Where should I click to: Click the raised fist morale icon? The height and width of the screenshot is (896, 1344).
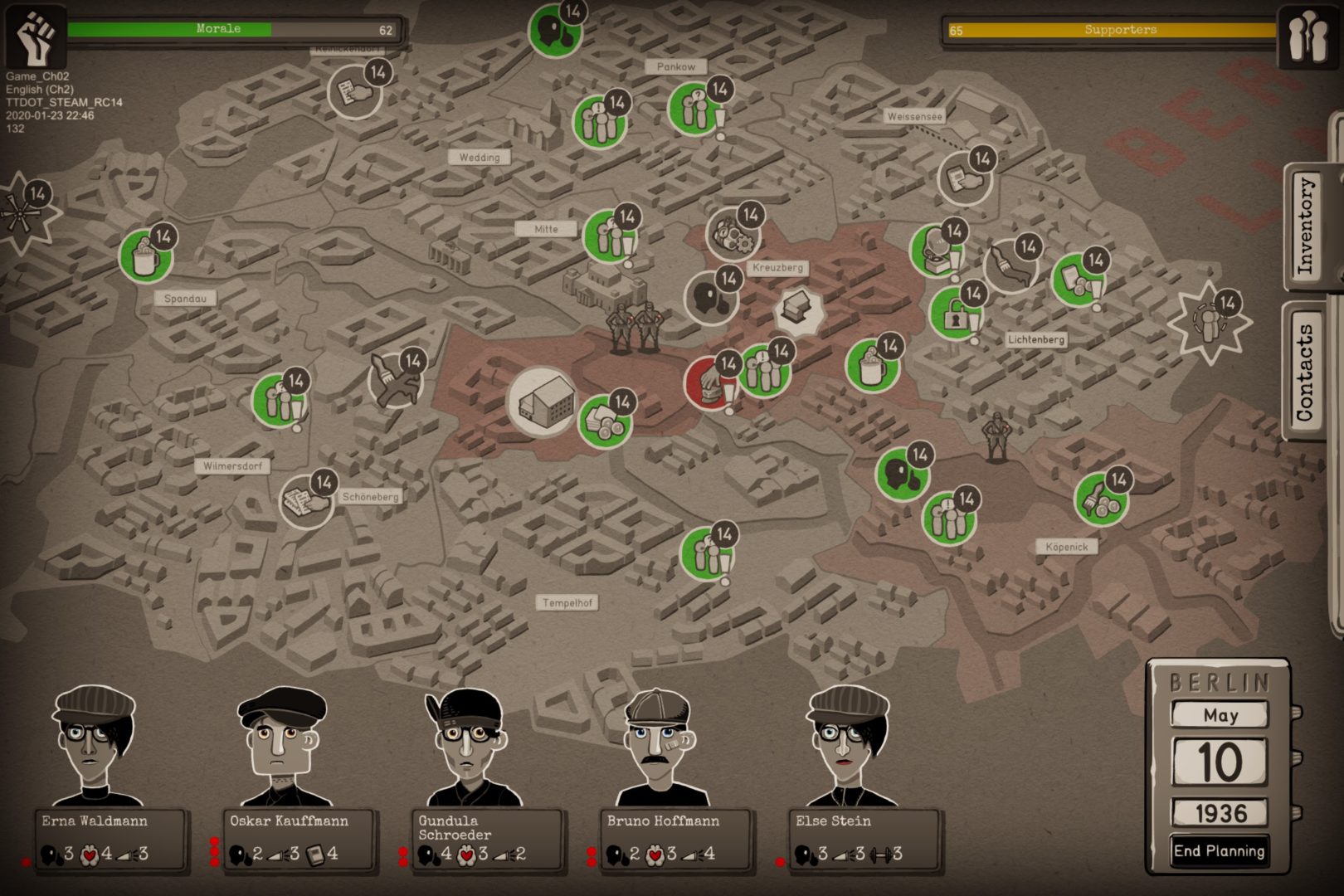point(36,37)
